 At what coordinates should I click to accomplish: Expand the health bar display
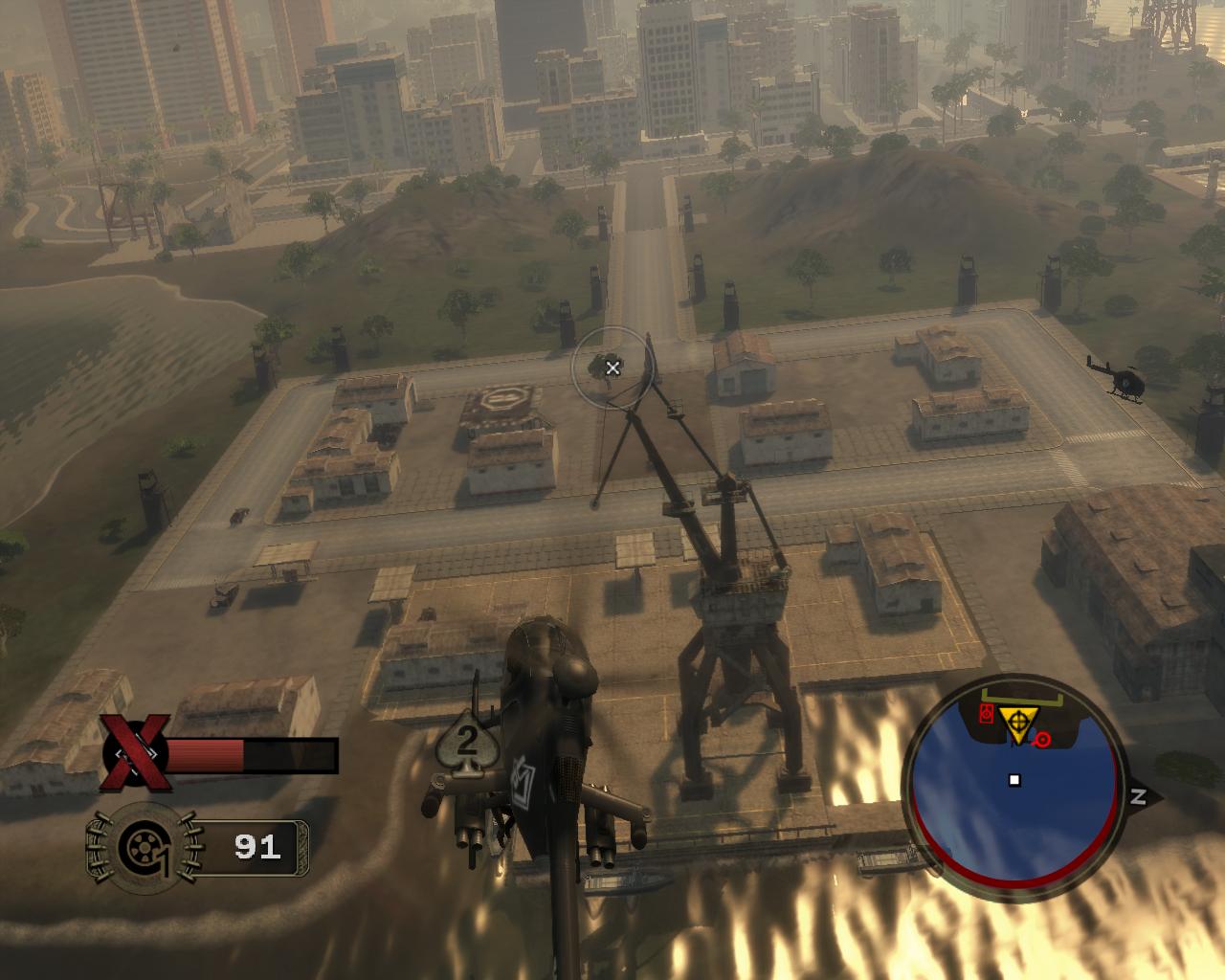click(254, 754)
